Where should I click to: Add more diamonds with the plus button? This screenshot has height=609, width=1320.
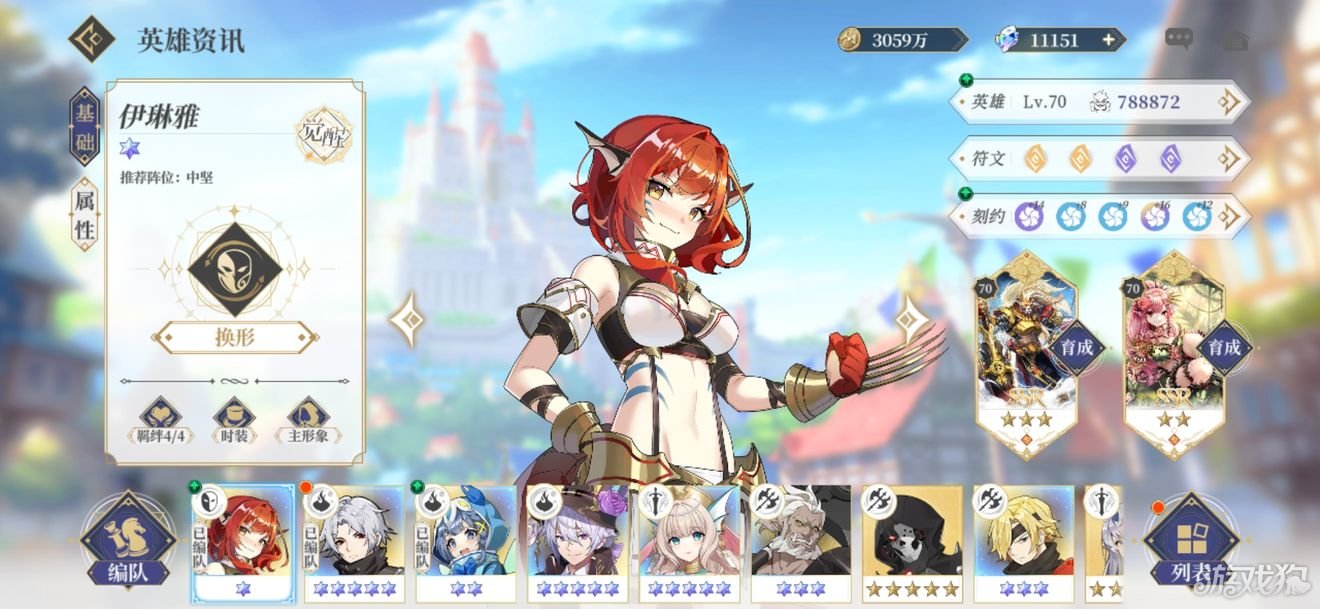pos(1108,40)
